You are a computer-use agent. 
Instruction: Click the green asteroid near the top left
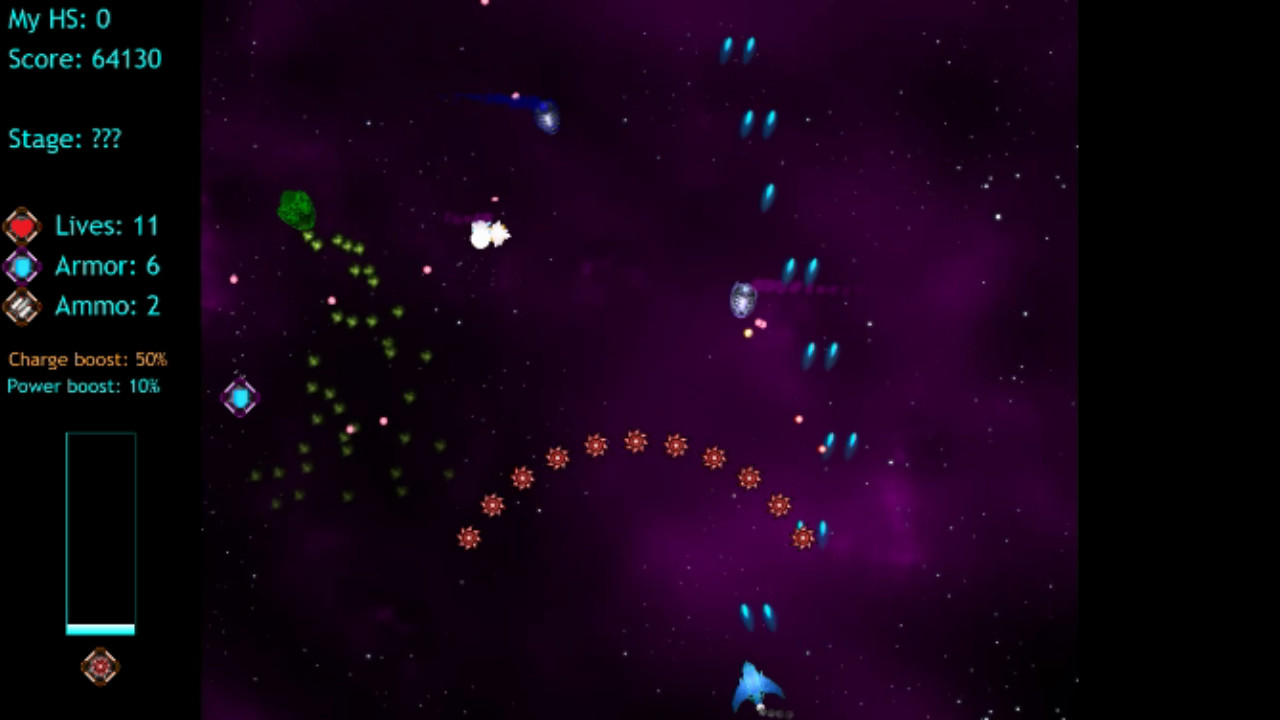pos(294,207)
